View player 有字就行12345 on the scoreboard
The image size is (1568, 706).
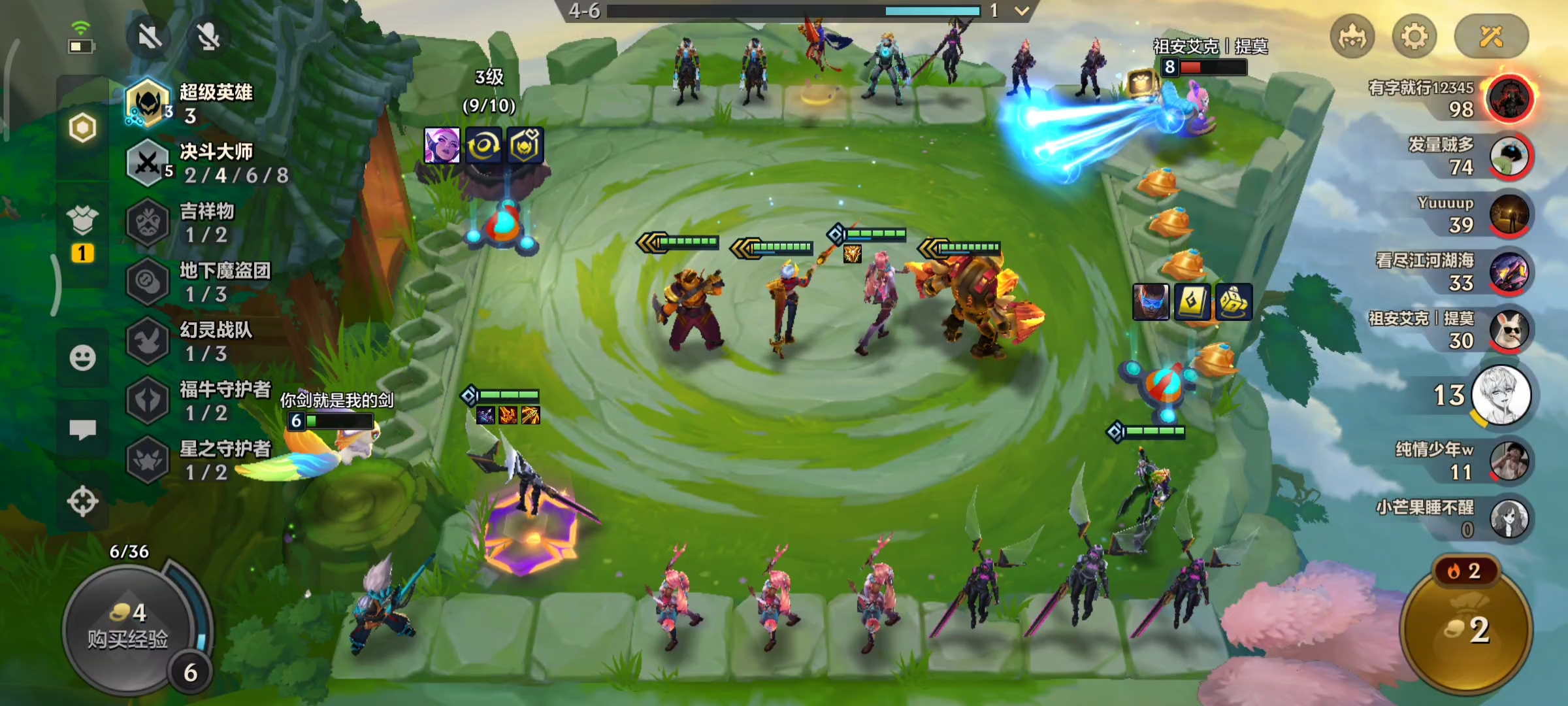1509,99
